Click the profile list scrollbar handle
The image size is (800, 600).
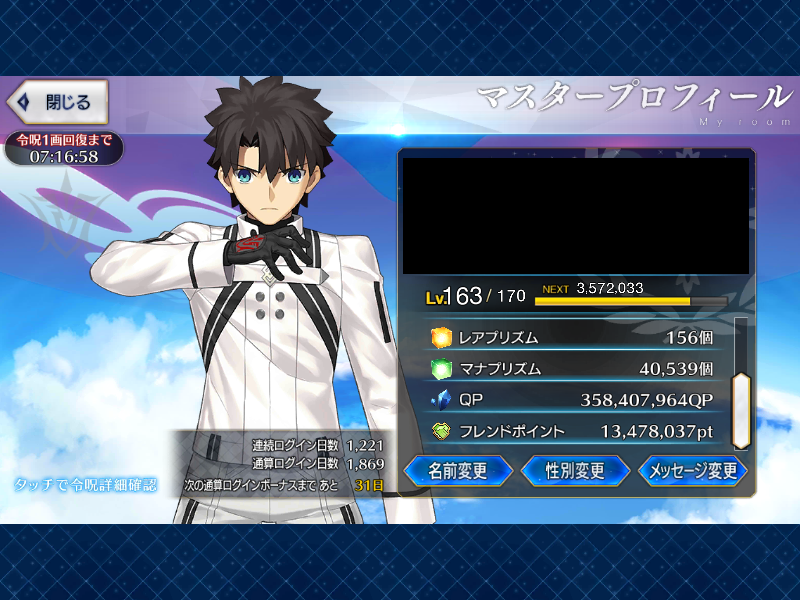(x=740, y=410)
